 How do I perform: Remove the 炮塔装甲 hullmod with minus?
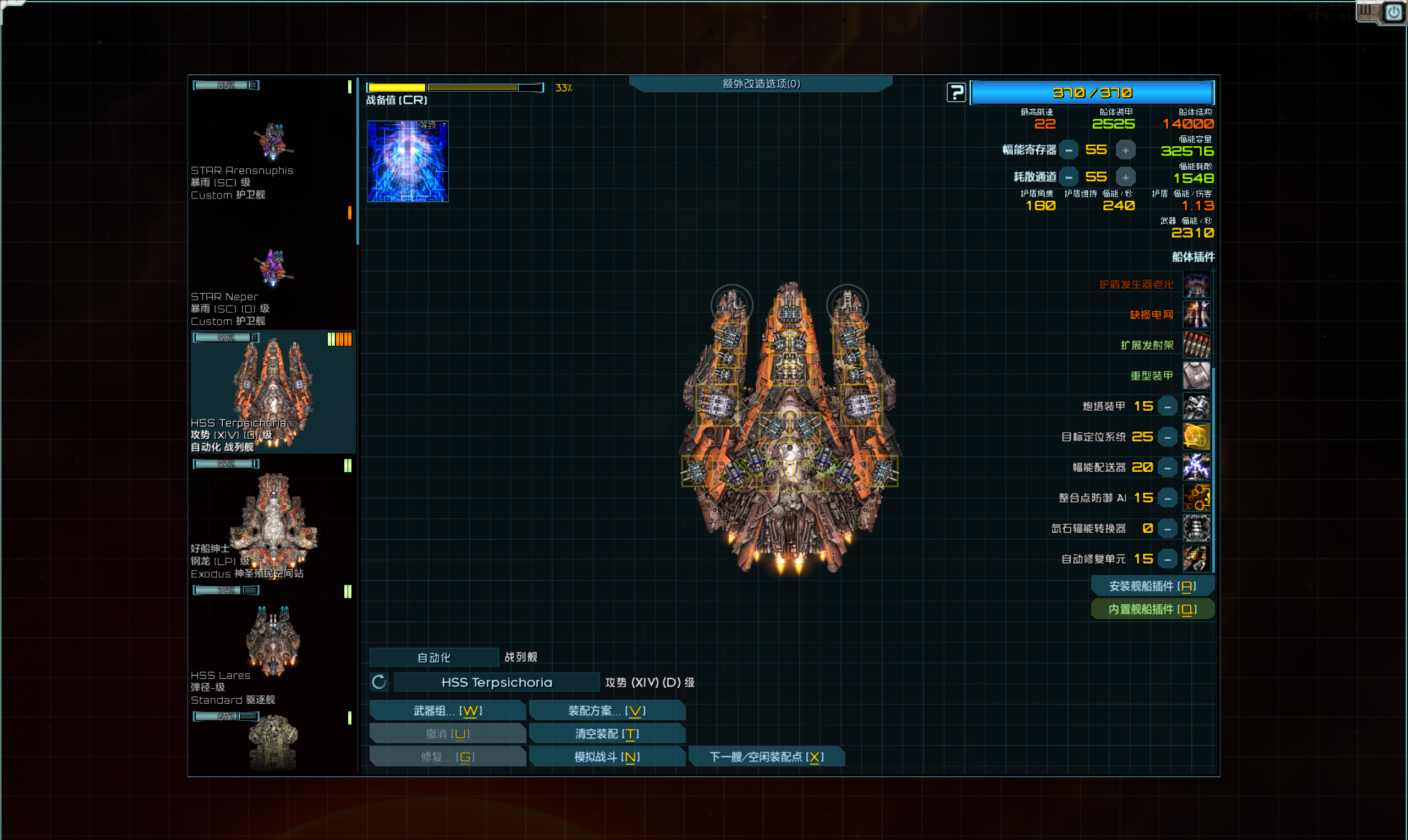1167,406
